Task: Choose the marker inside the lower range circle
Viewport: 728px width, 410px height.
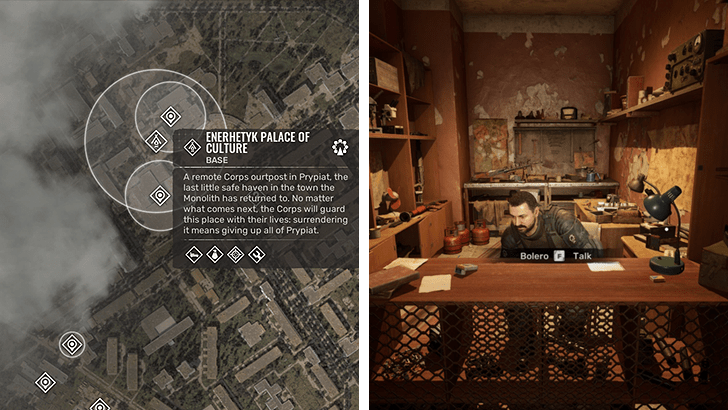Action: 159,194
